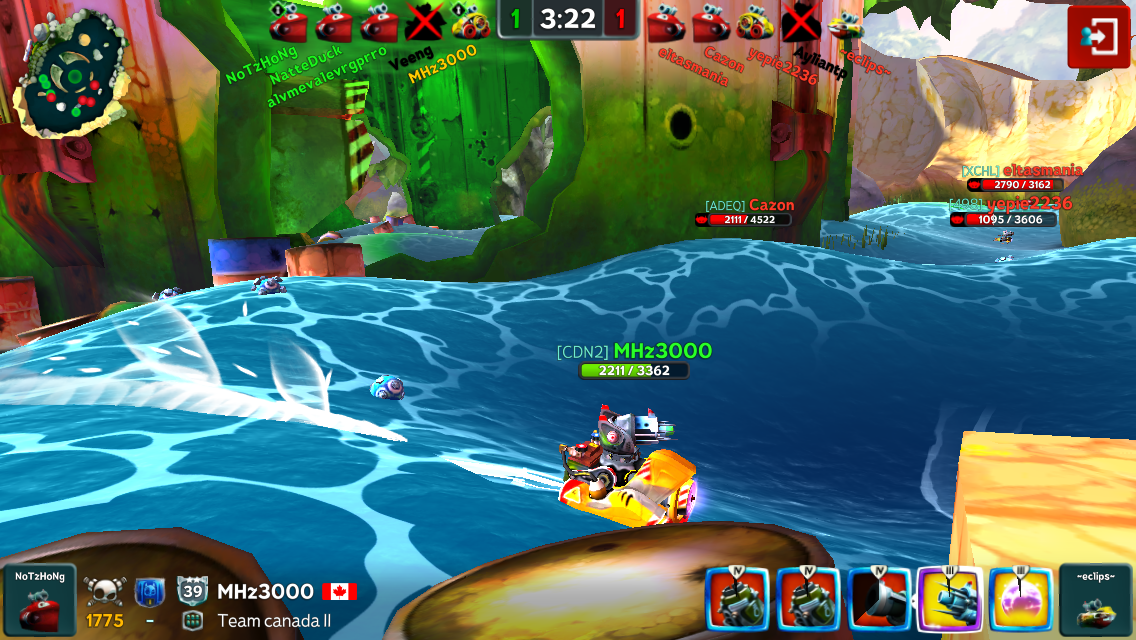1136x640 pixels.
Task: Exit the spectator view with the red leave button
Action: [1098, 37]
